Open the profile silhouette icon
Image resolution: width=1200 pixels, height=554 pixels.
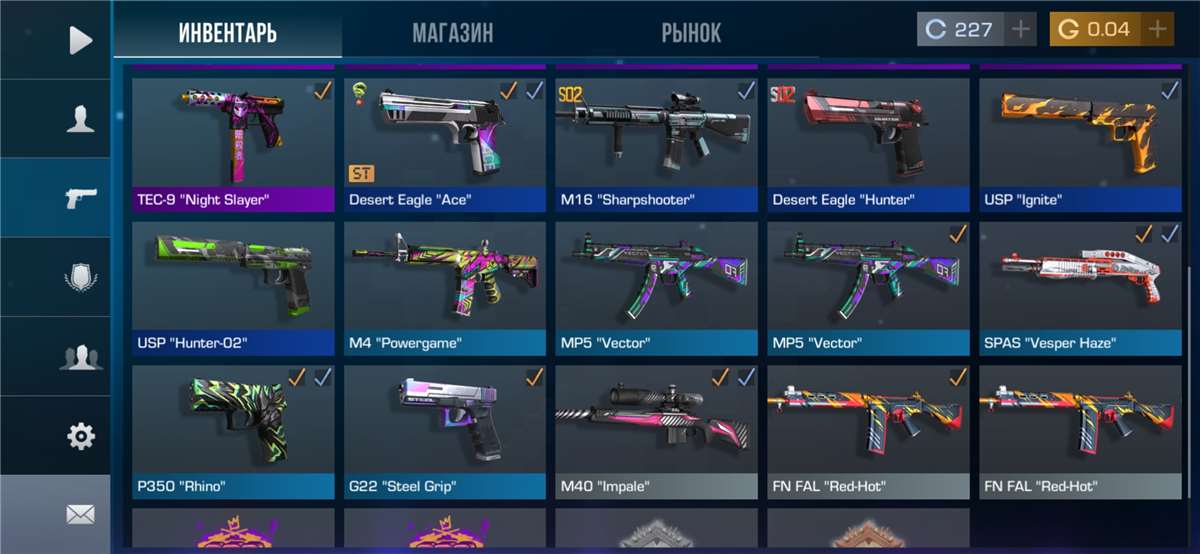(80, 119)
